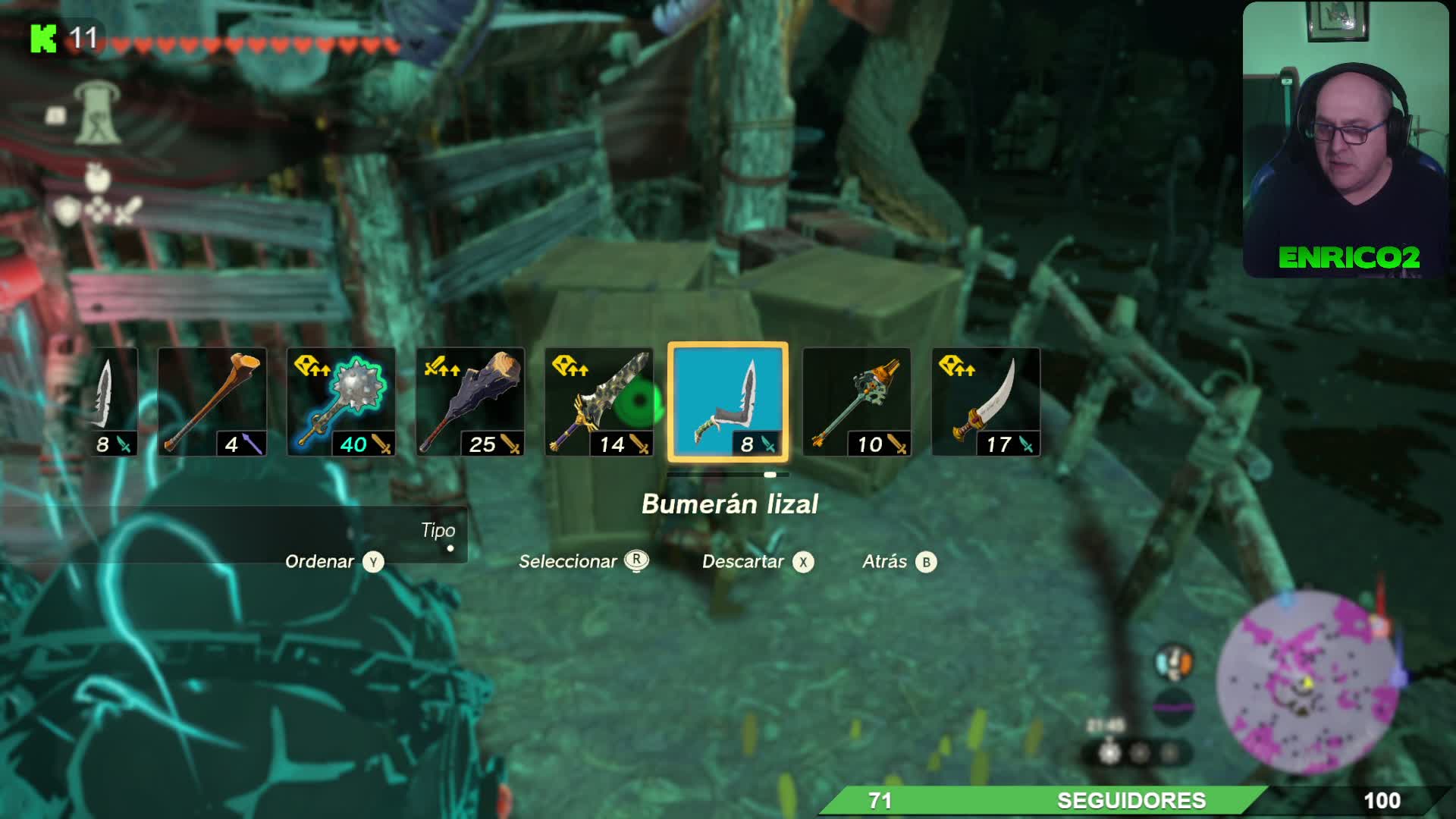The height and width of the screenshot is (819, 1456).
Task: Pick the curved scimitar with 17 attack
Action: (986, 402)
